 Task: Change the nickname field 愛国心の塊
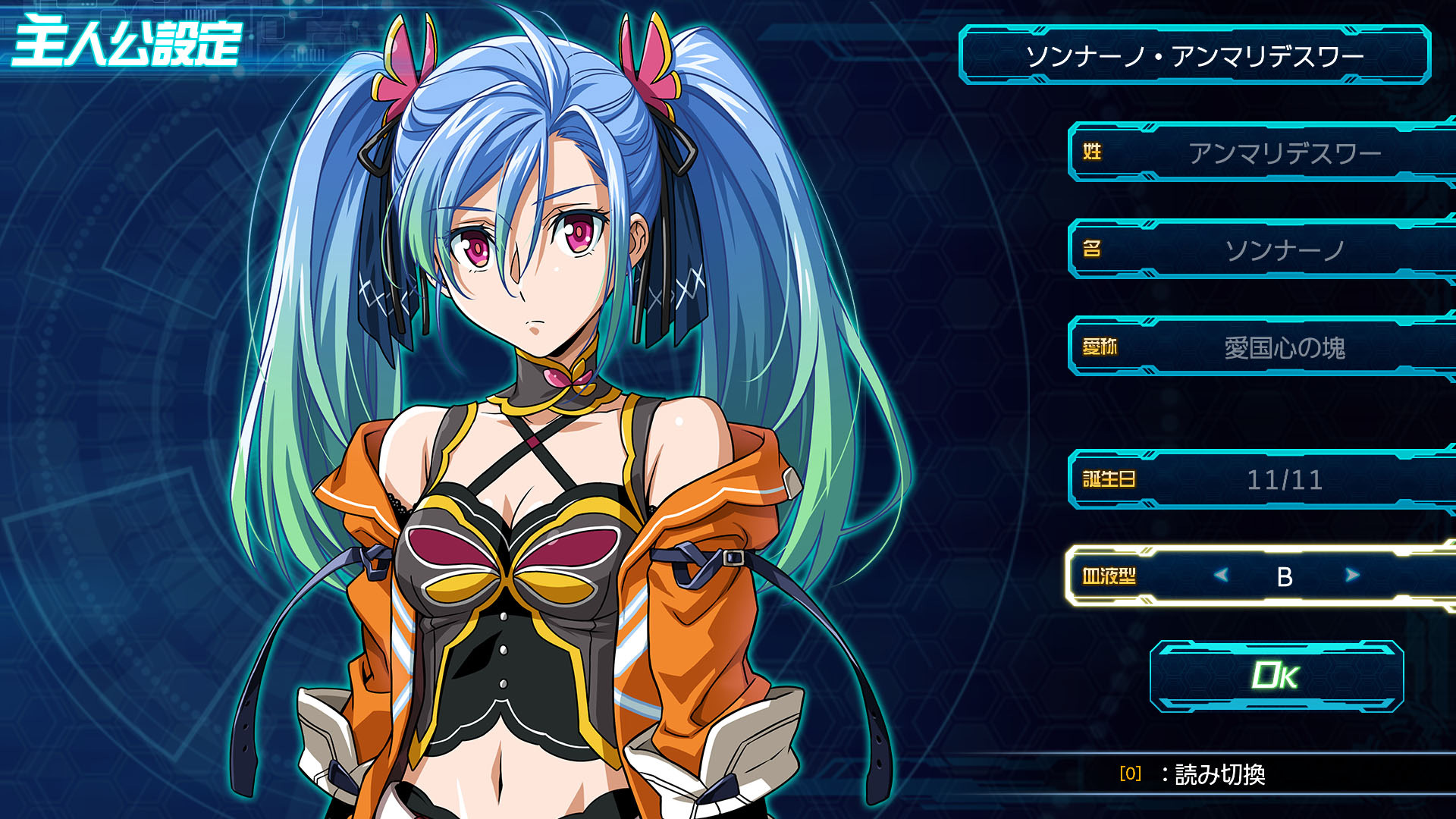coord(1284,347)
